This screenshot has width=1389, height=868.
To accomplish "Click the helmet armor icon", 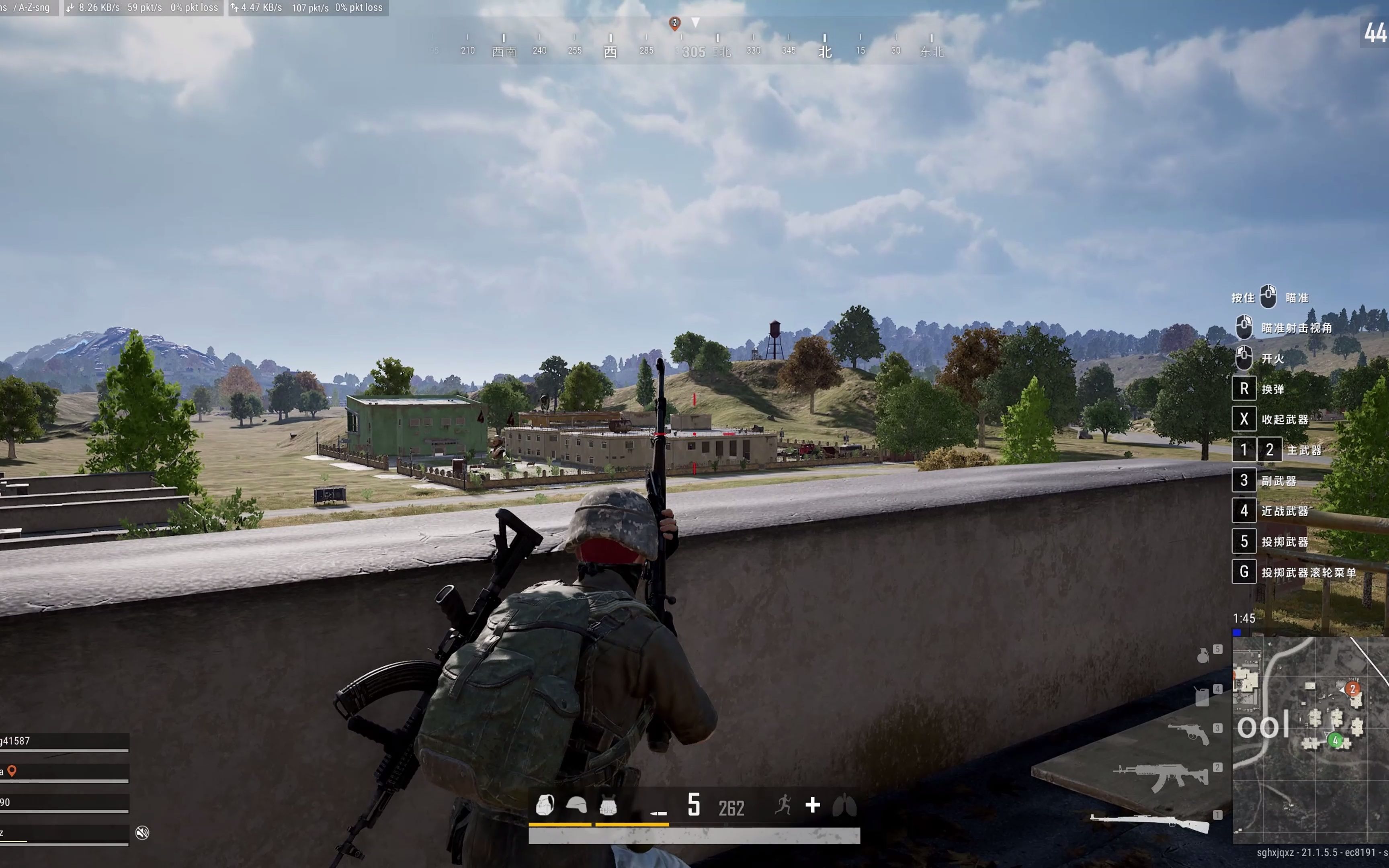I will [x=576, y=805].
